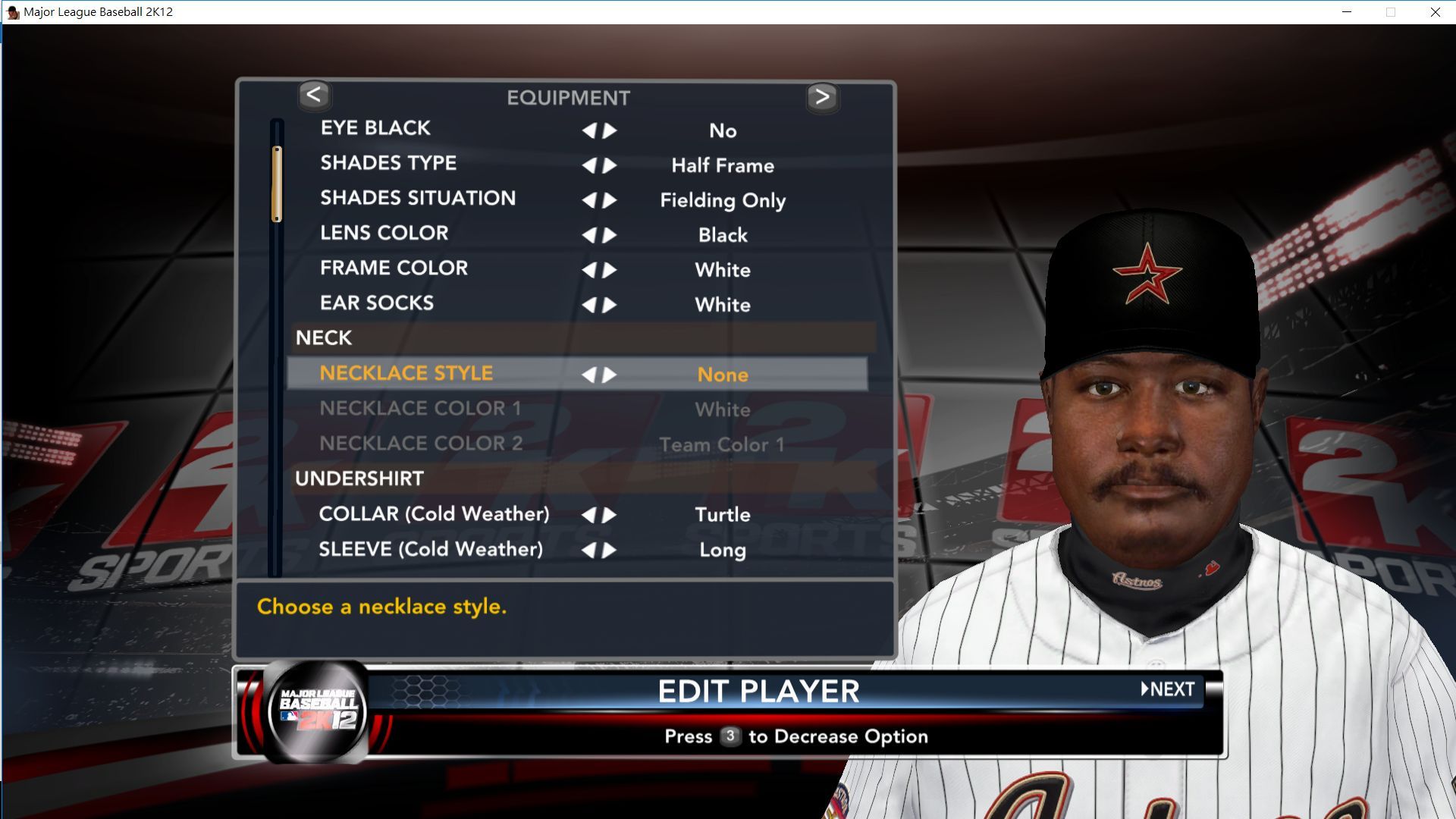Increase the Sleeve (Cold Weather) option
This screenshot has height=819, width=1456.
(x=610, y=550)
